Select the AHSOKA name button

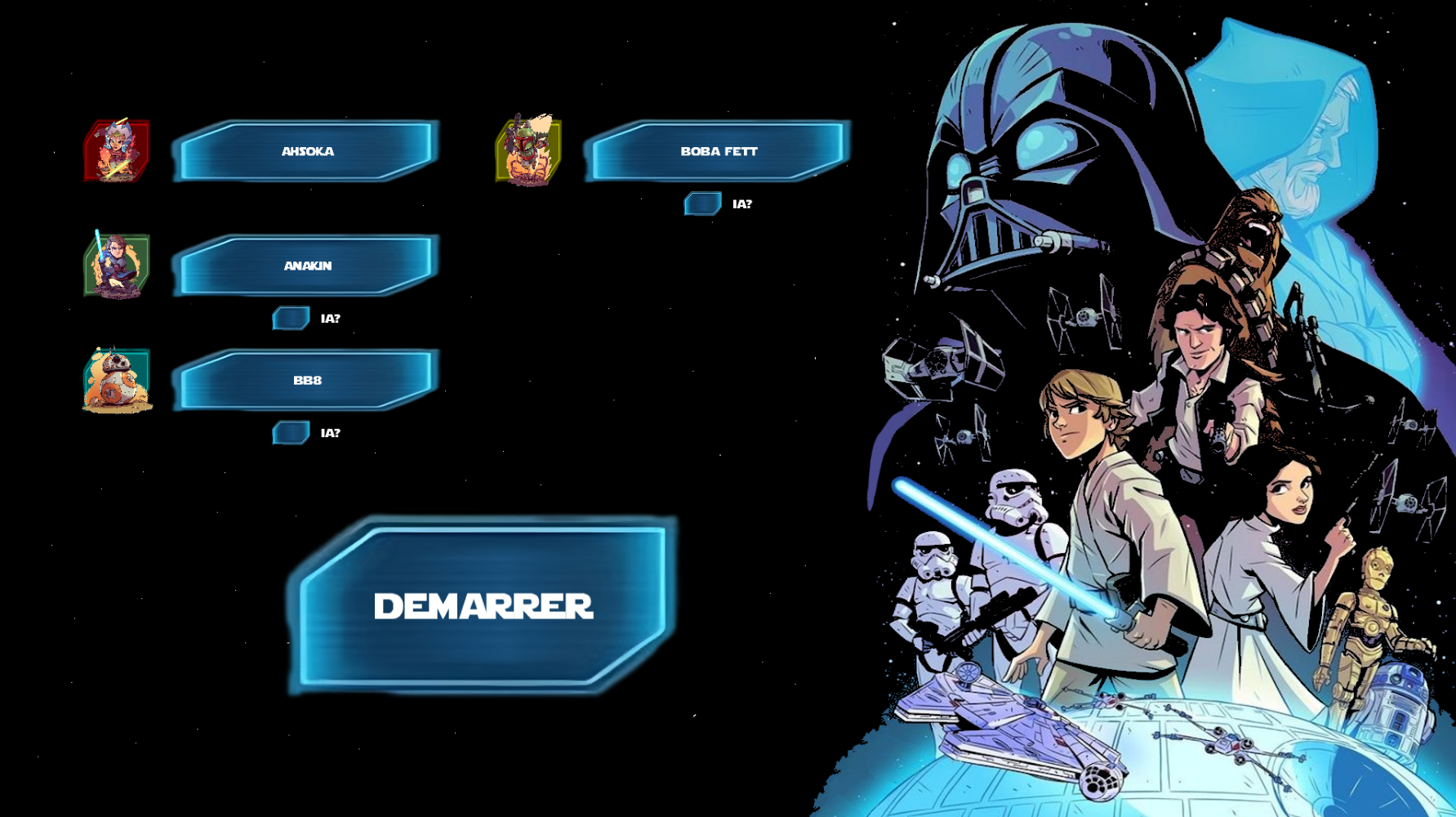(x=307, y=151)
